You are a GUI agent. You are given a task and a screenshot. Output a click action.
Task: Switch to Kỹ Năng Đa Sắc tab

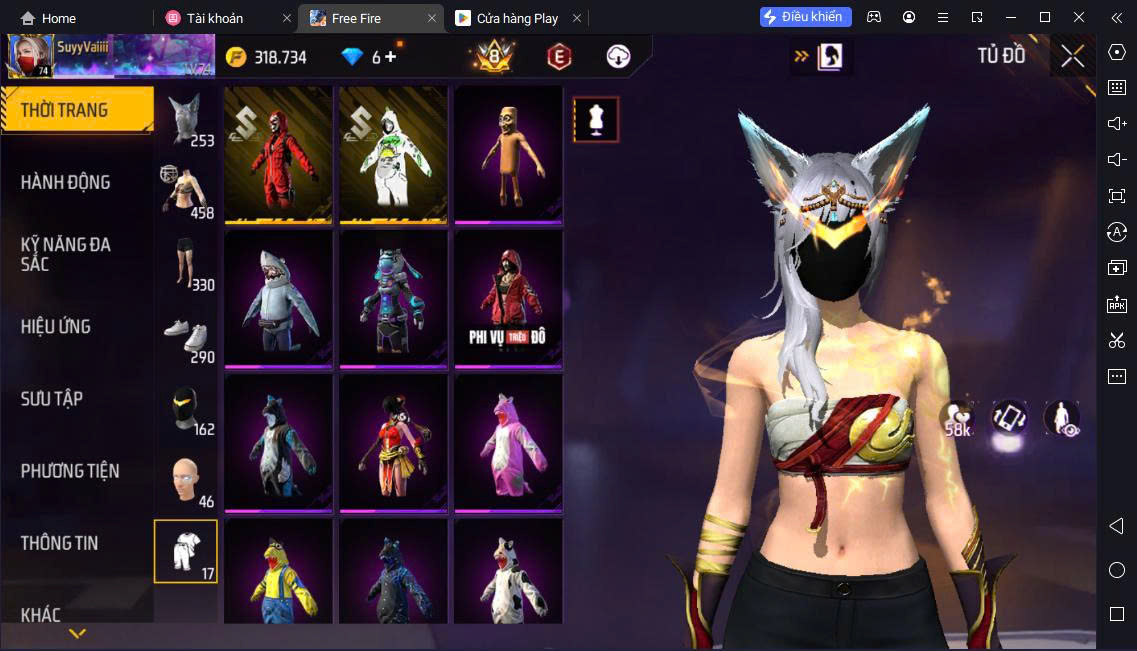[66, 254]
